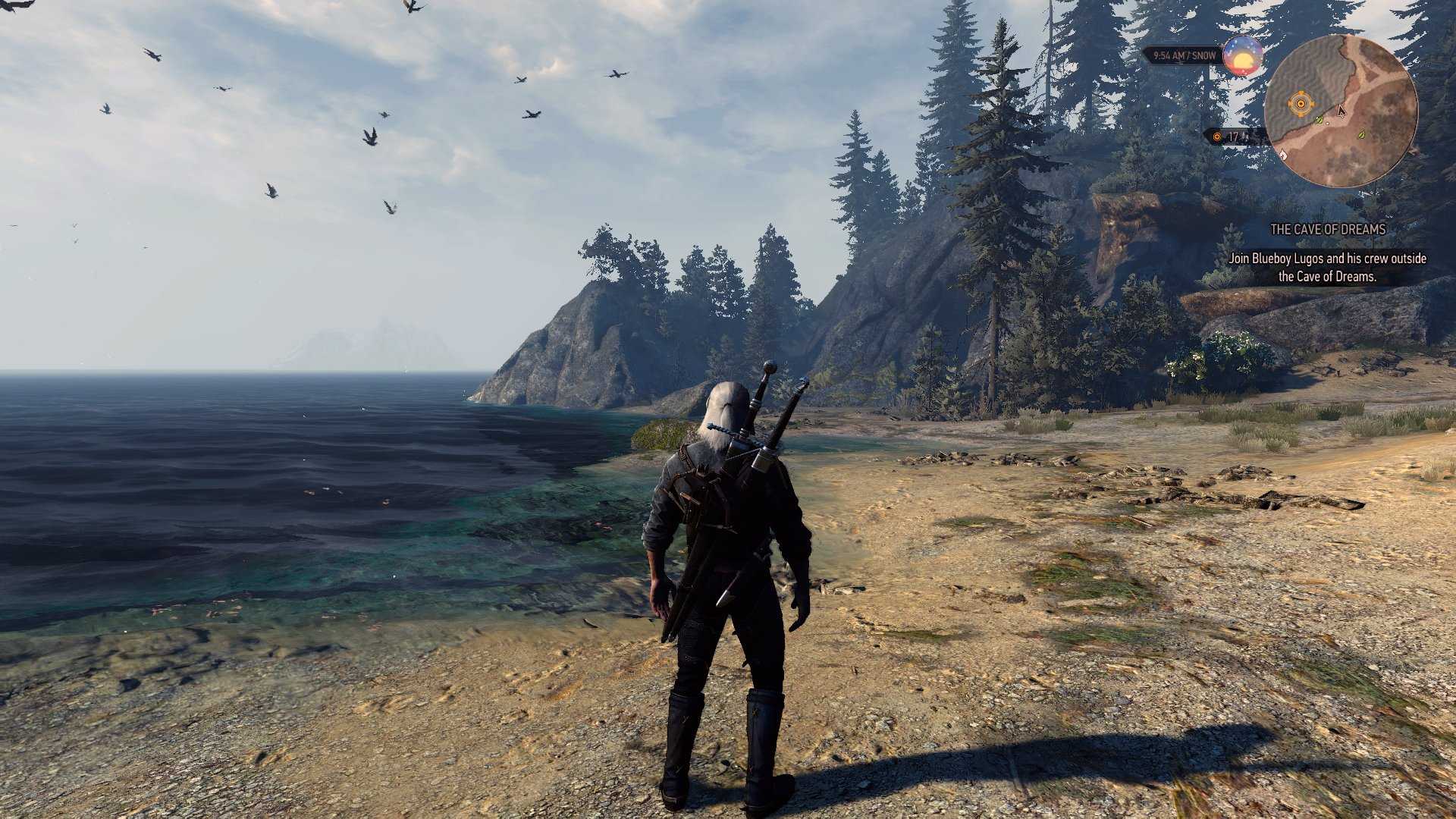The width and height of the screenshot is (1456, 819).
Task: Select the sun weather icon
Action: pos(1242,55)
